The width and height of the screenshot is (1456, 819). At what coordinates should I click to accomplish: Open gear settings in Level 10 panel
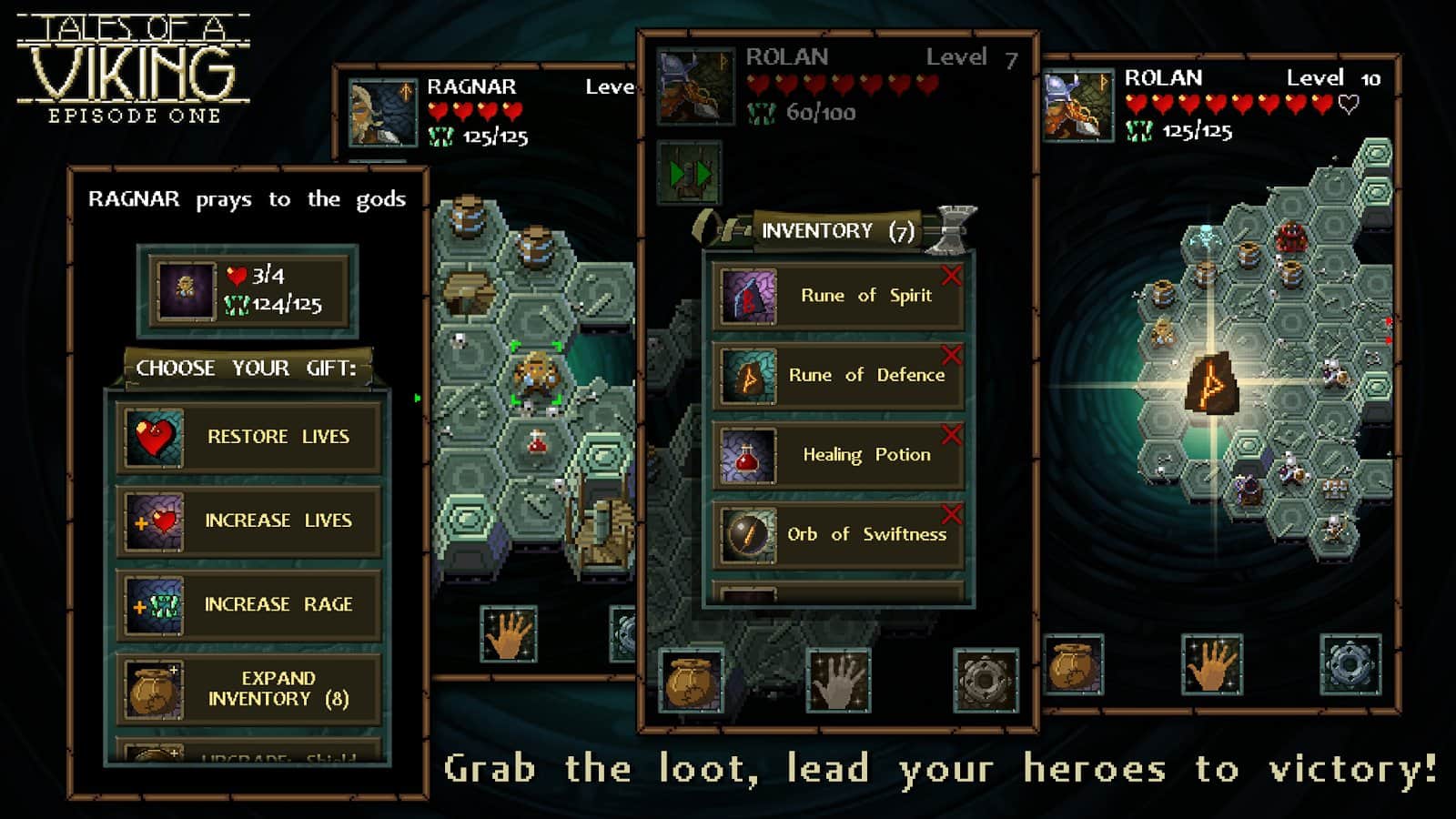[1350, 665]
